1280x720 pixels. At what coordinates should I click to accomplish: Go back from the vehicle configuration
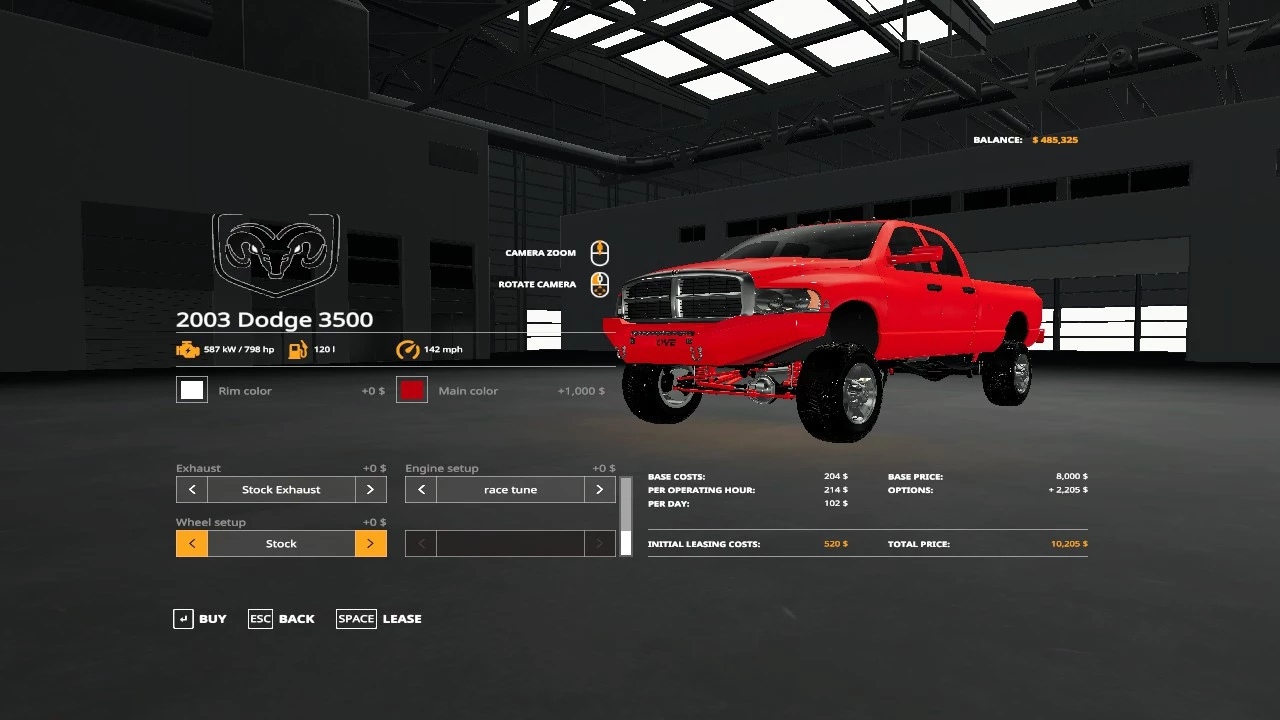[281, 619]
